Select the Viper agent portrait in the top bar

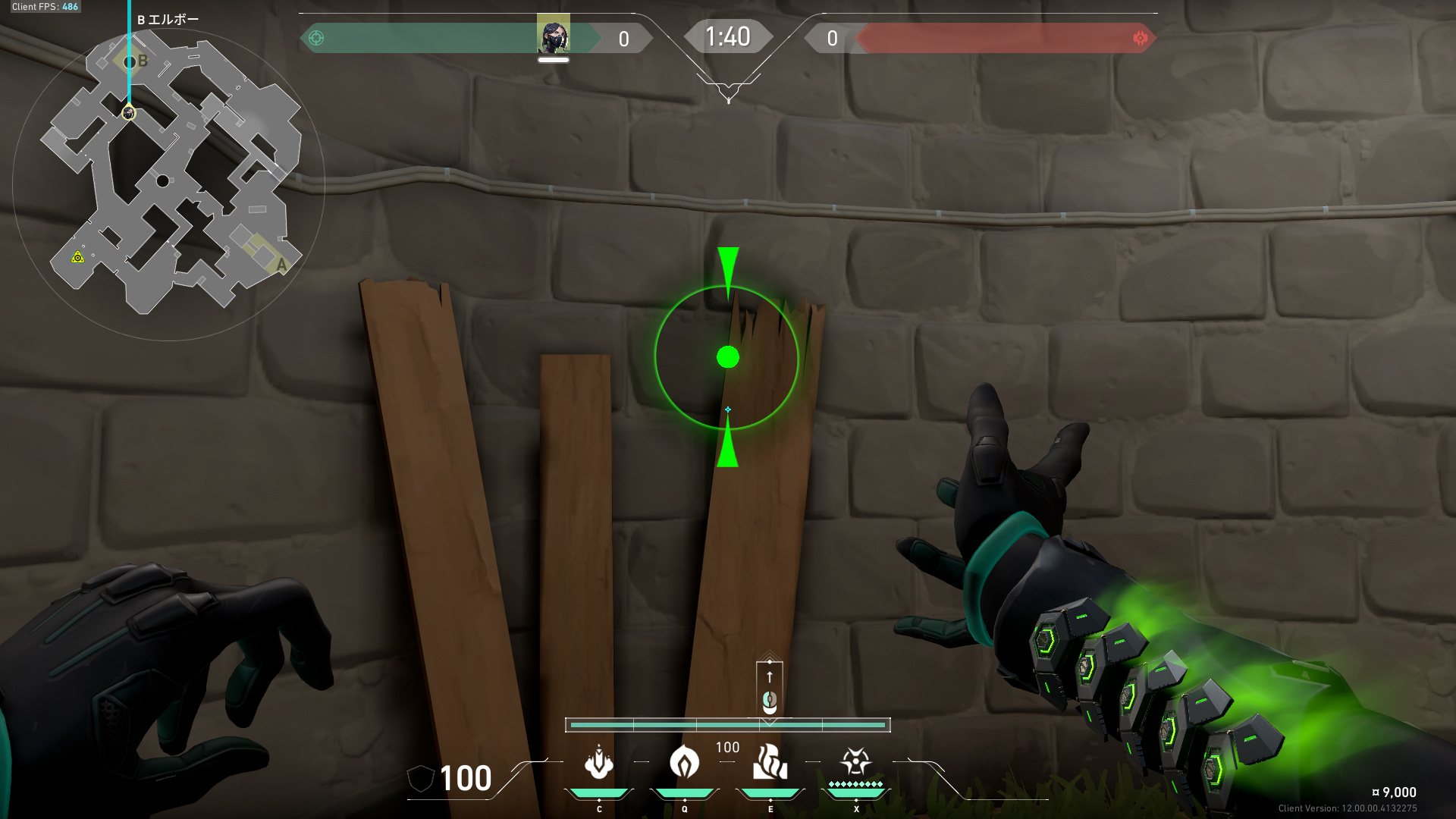tap(553, 35)
